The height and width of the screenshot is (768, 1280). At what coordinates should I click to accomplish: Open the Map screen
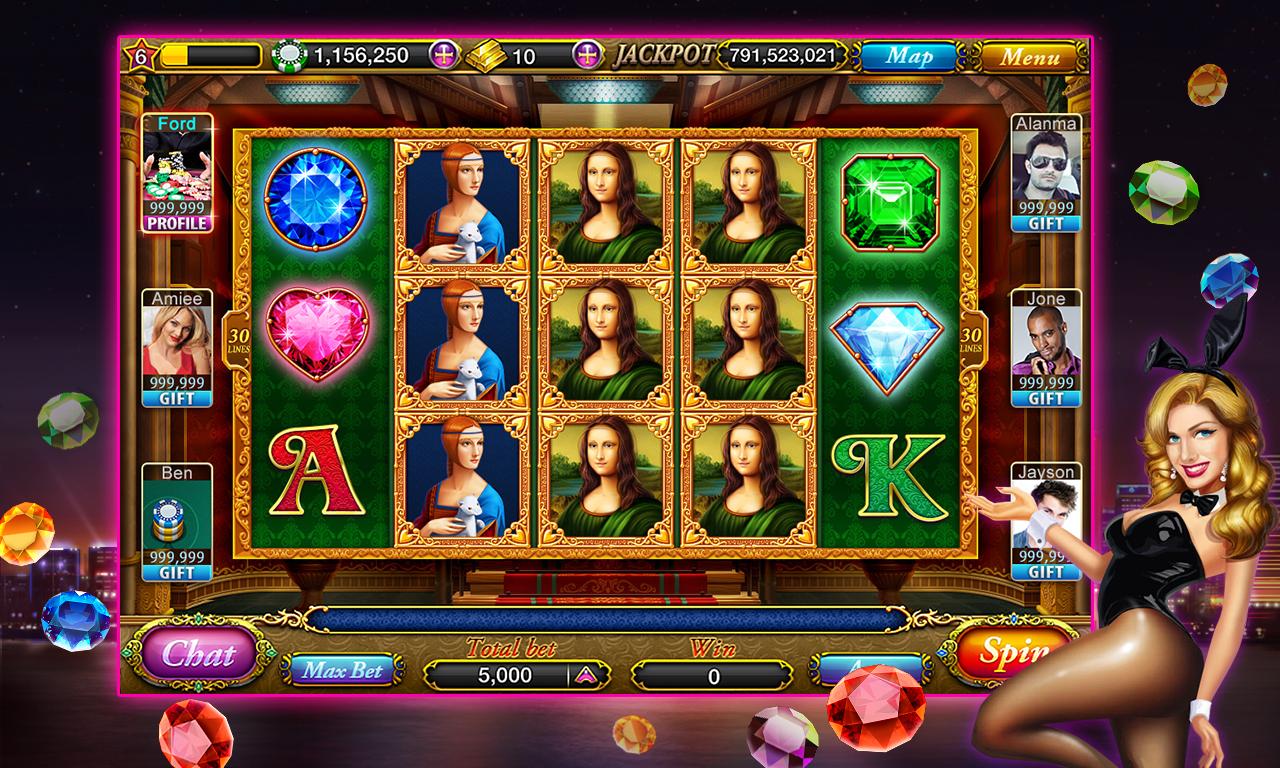[x=908, y=56]
